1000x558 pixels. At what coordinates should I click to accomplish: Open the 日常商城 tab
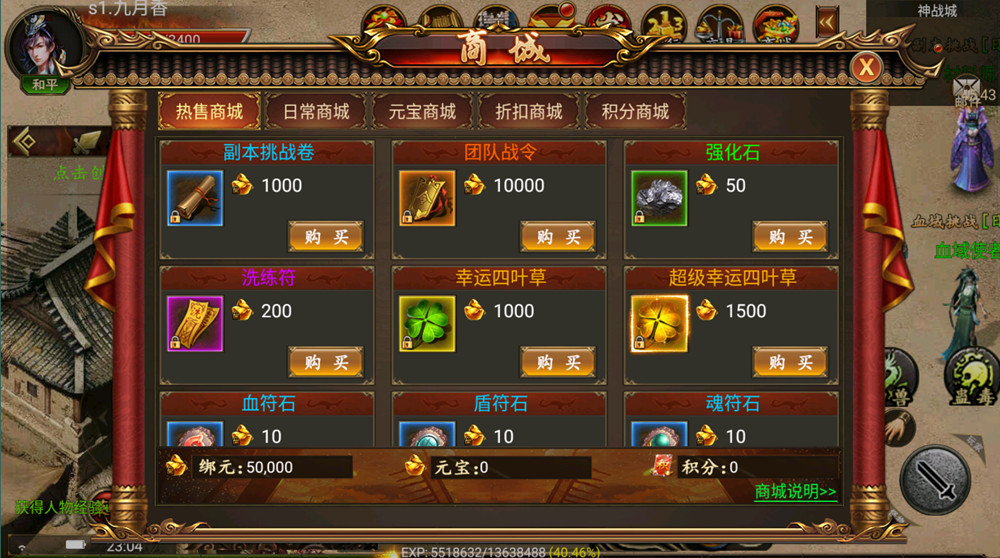pos(316,112)
